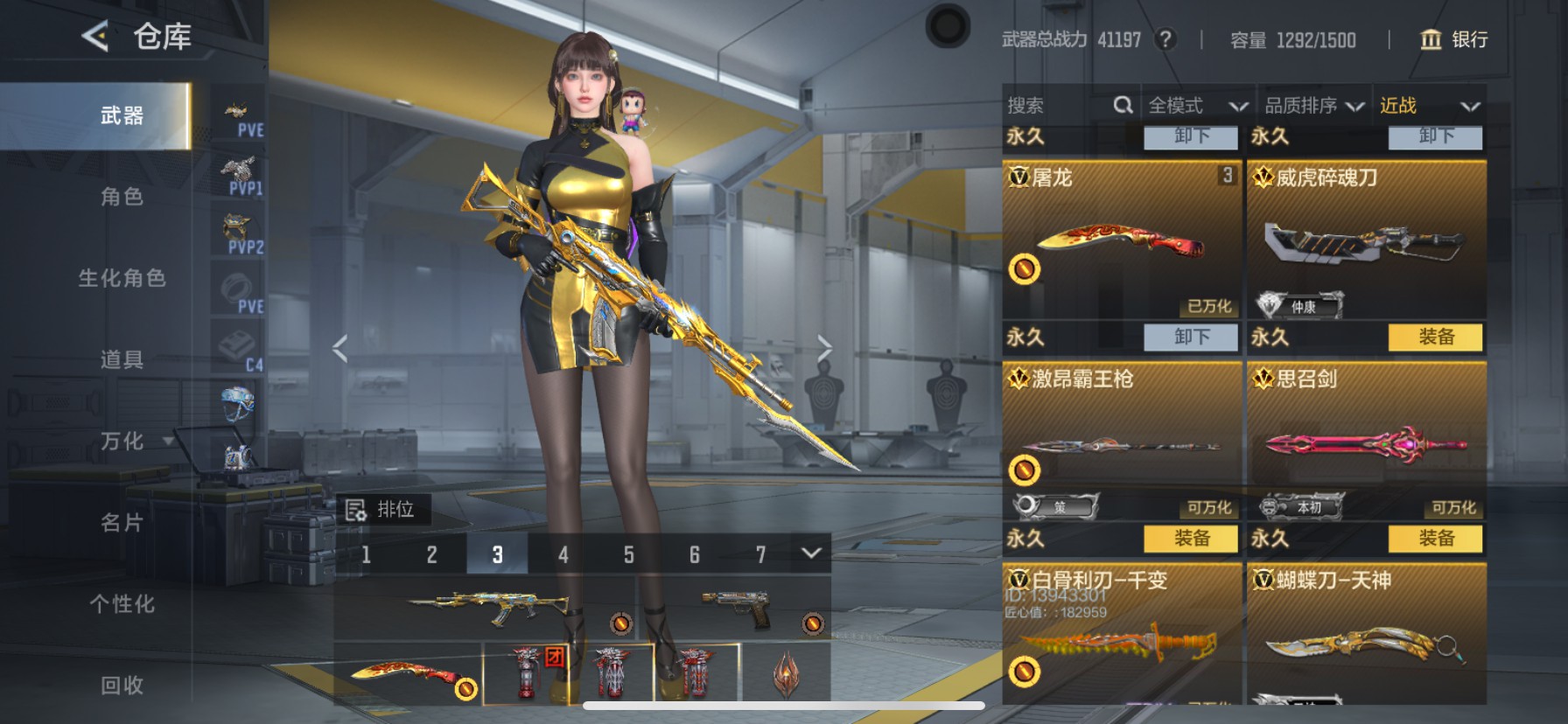Image resolution: width=1568 pixels, height=724 pixels.
Task: Open the 名片 category
Action: coord(122,522)
